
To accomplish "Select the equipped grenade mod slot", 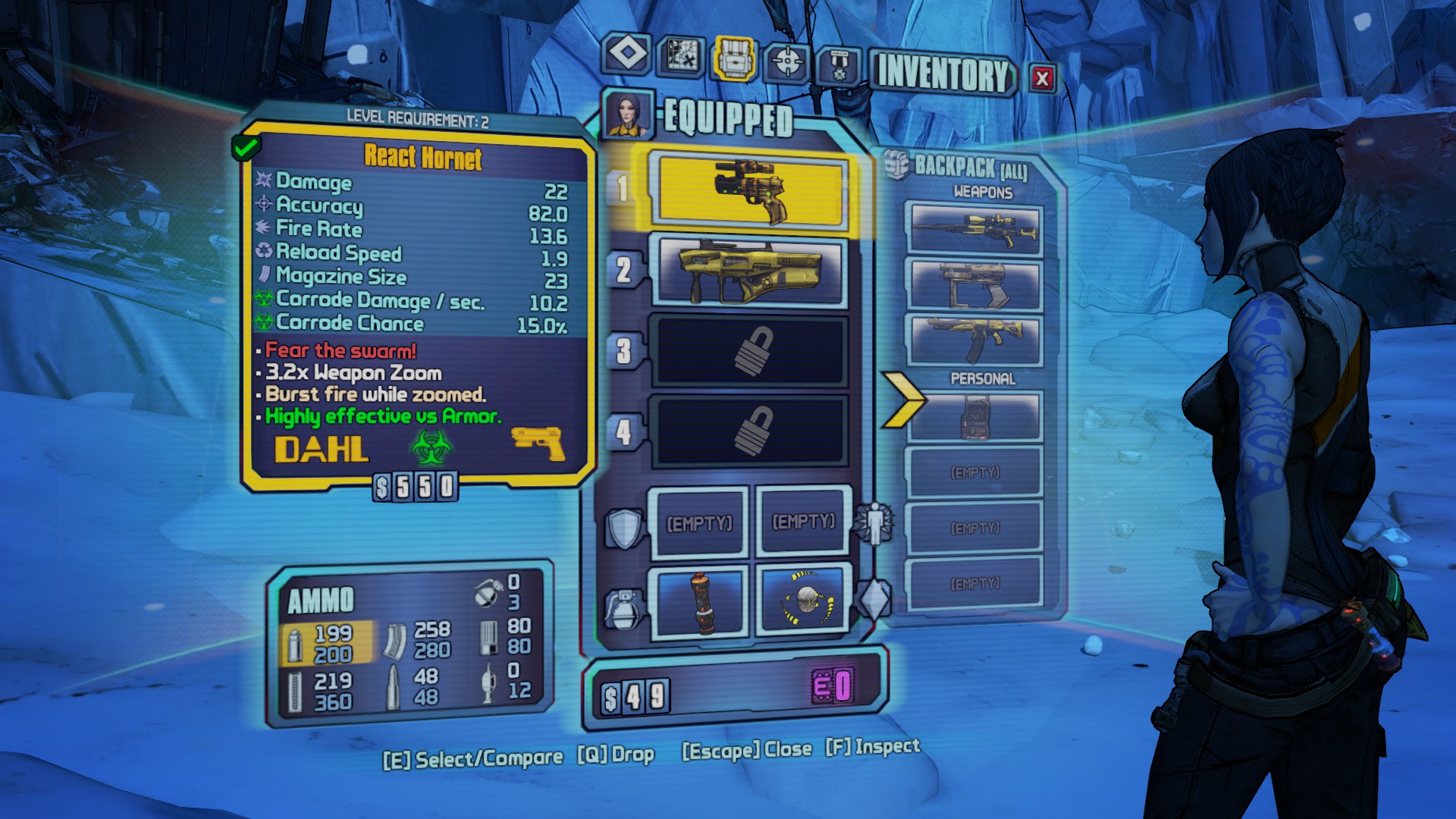I will tap(701, 602).
